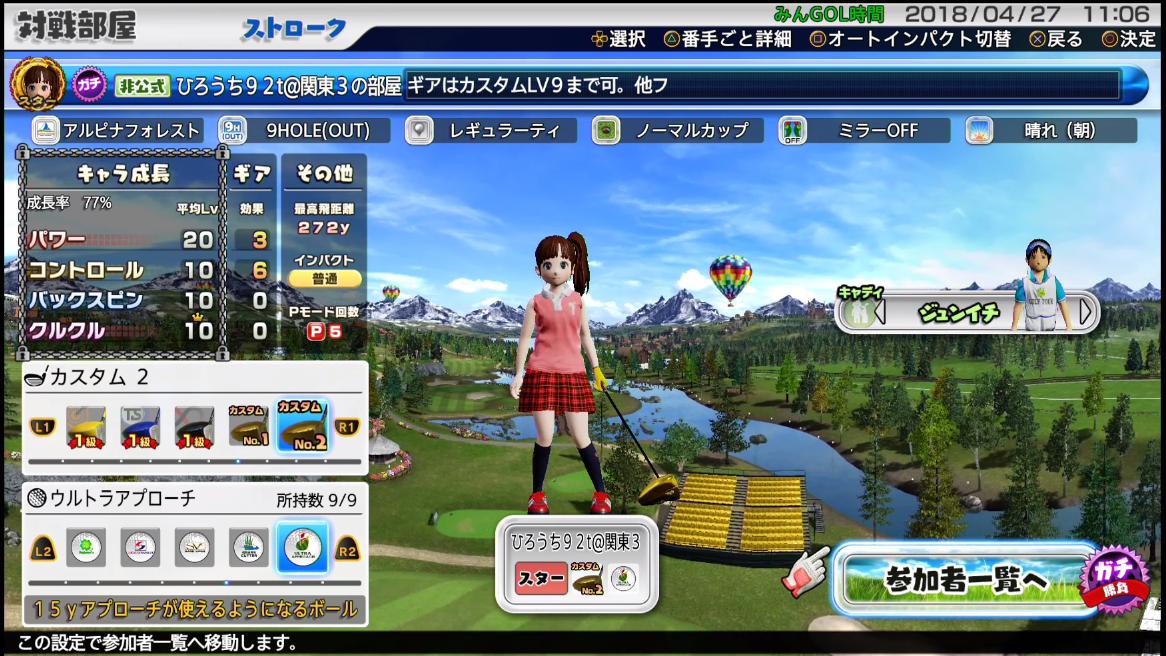Select the レギュラーティ tee setting
Viewport: 1166px width, 656px height.
click(x=491, y=131)
